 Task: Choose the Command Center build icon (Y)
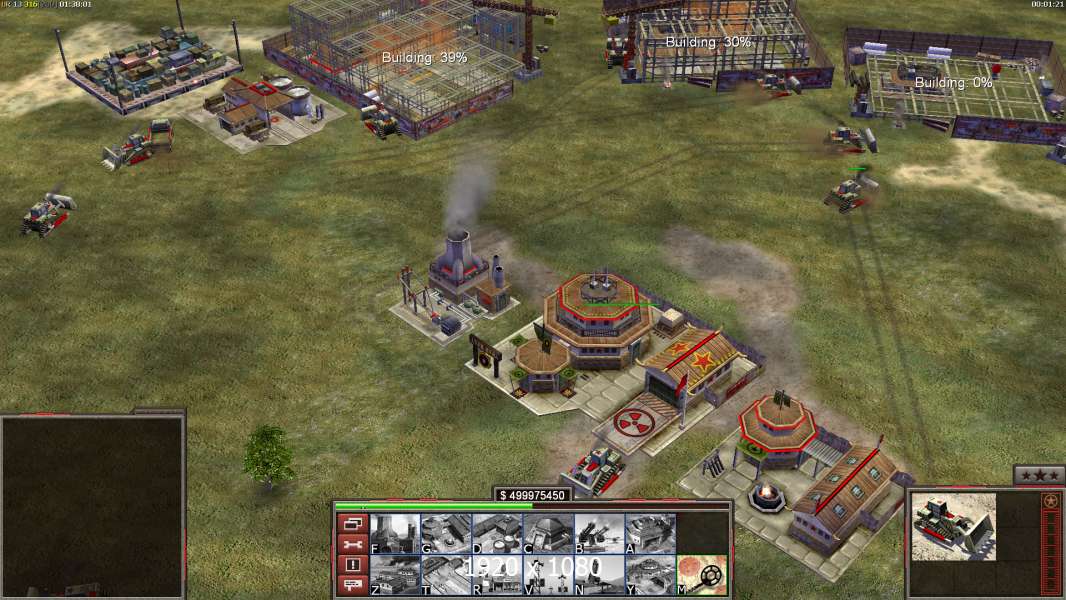[x=649, y=574]
